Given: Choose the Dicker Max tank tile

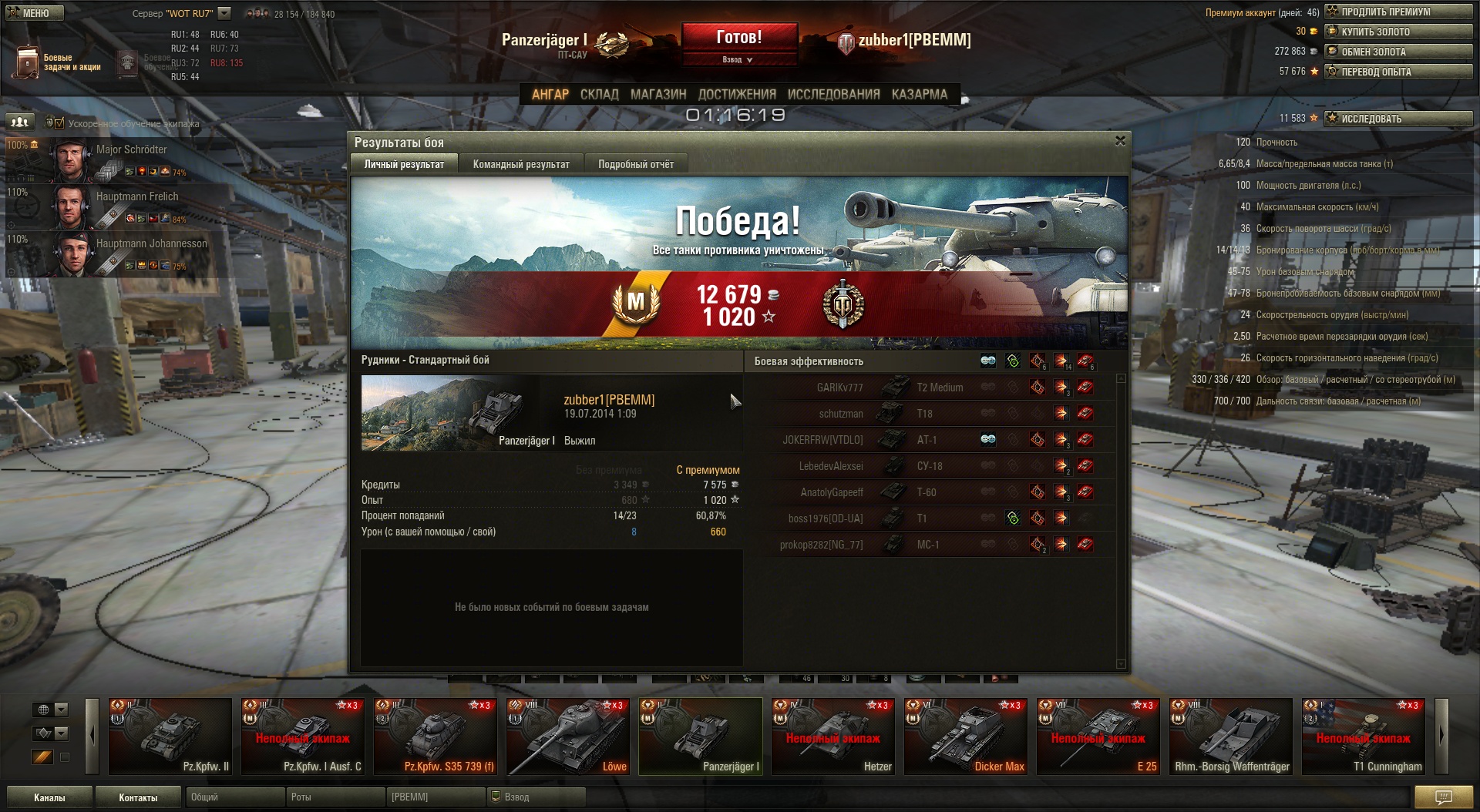Looking at the screenshot, I should [x=966, y=737].
